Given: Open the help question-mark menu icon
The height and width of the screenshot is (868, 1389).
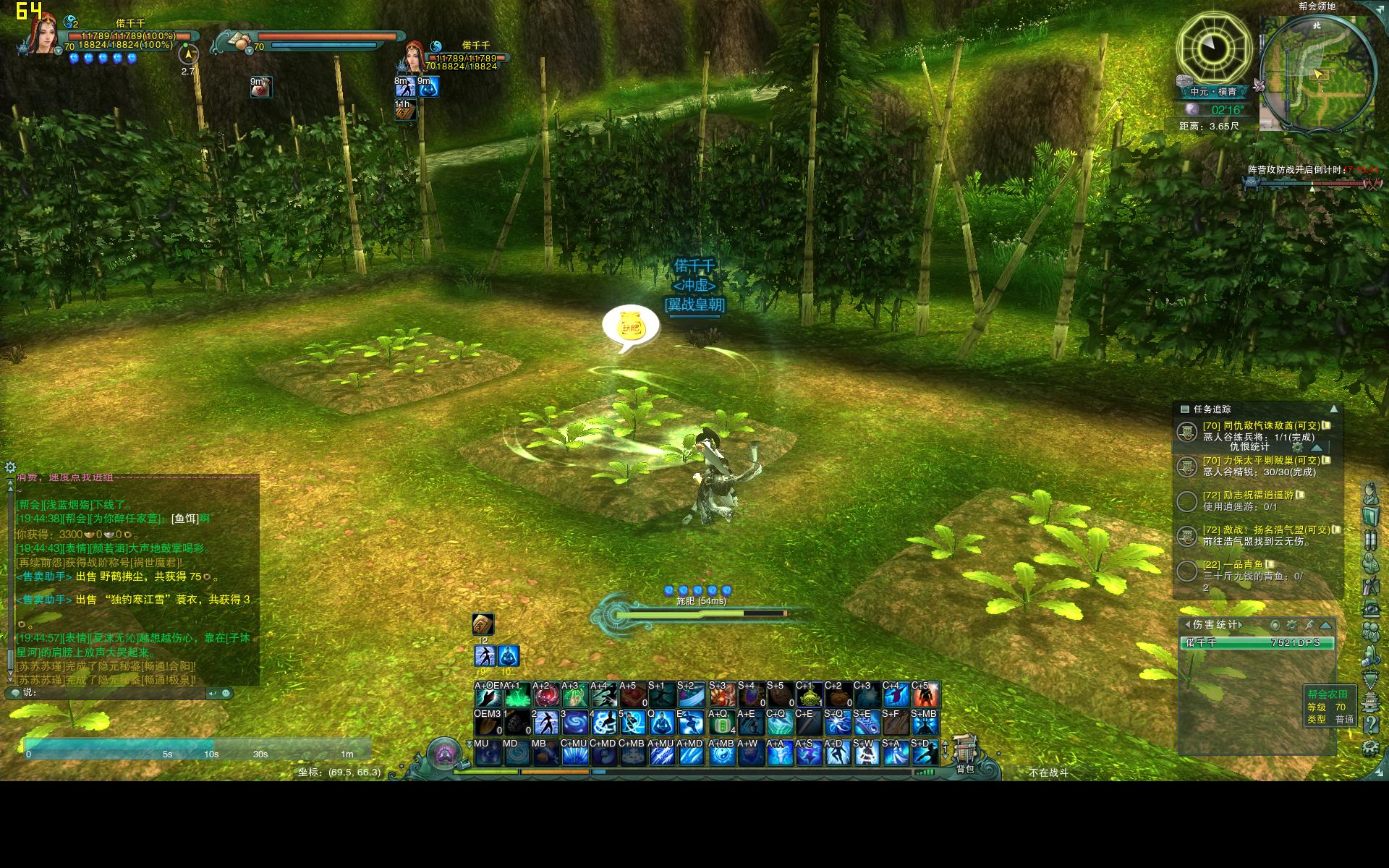Looking at the screenshot, I should pos(1370,724).
